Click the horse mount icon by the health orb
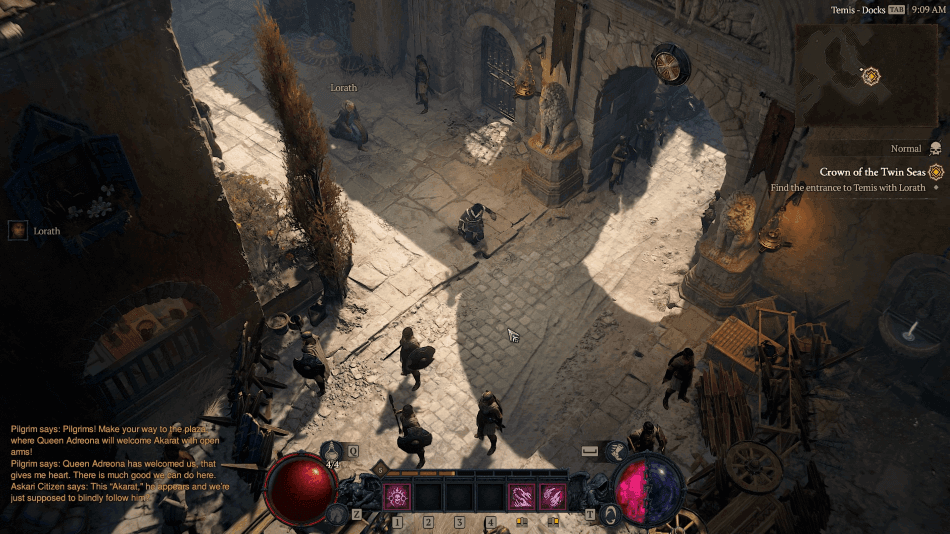The width and height of the screenshot is (950, 534). tap(337, 514)
